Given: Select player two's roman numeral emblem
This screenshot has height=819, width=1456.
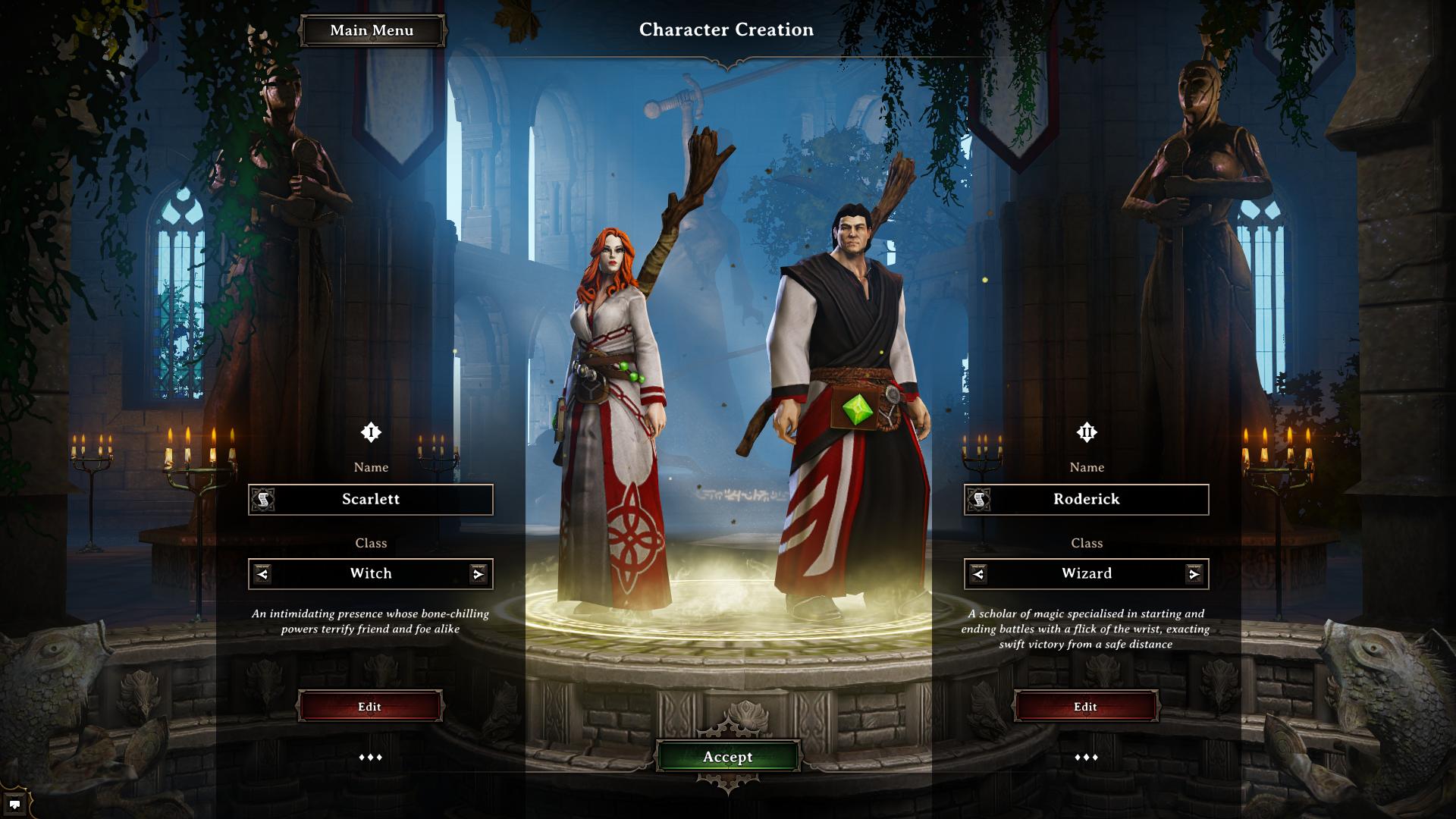Looking at the screenshot, I should point(1087,432).
